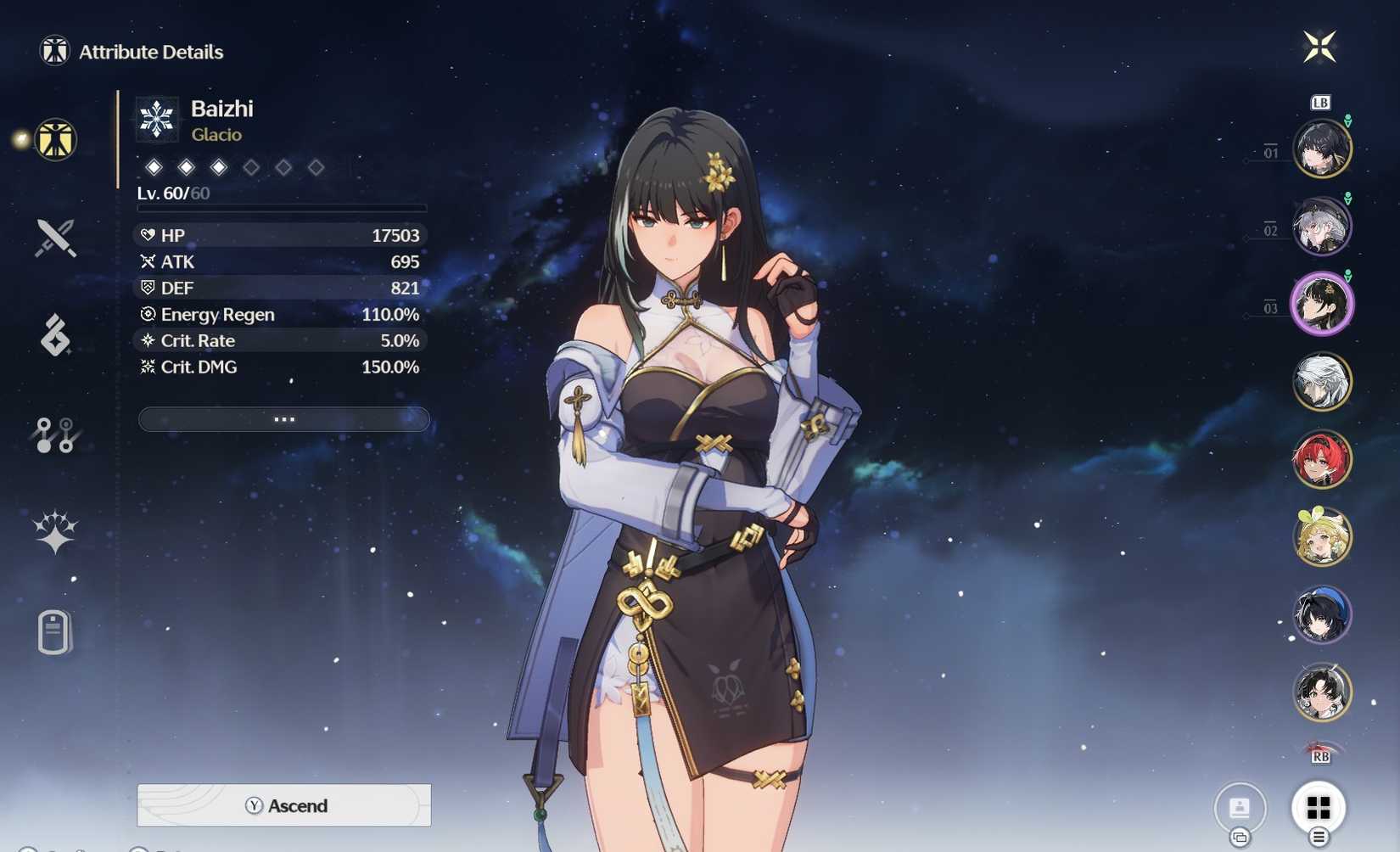Expand hidden attributes with the ellipsis bar

click(x=284, y=418)
